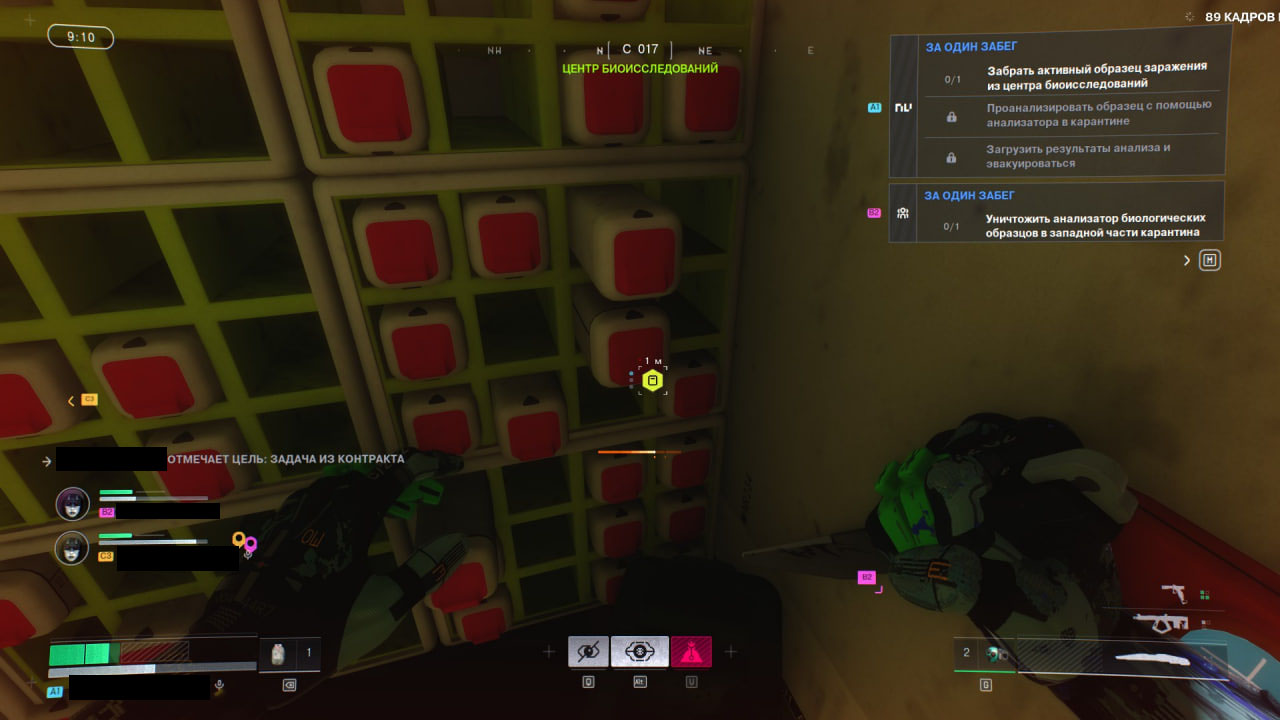Click the pink B2 teammate world marker

868,577
